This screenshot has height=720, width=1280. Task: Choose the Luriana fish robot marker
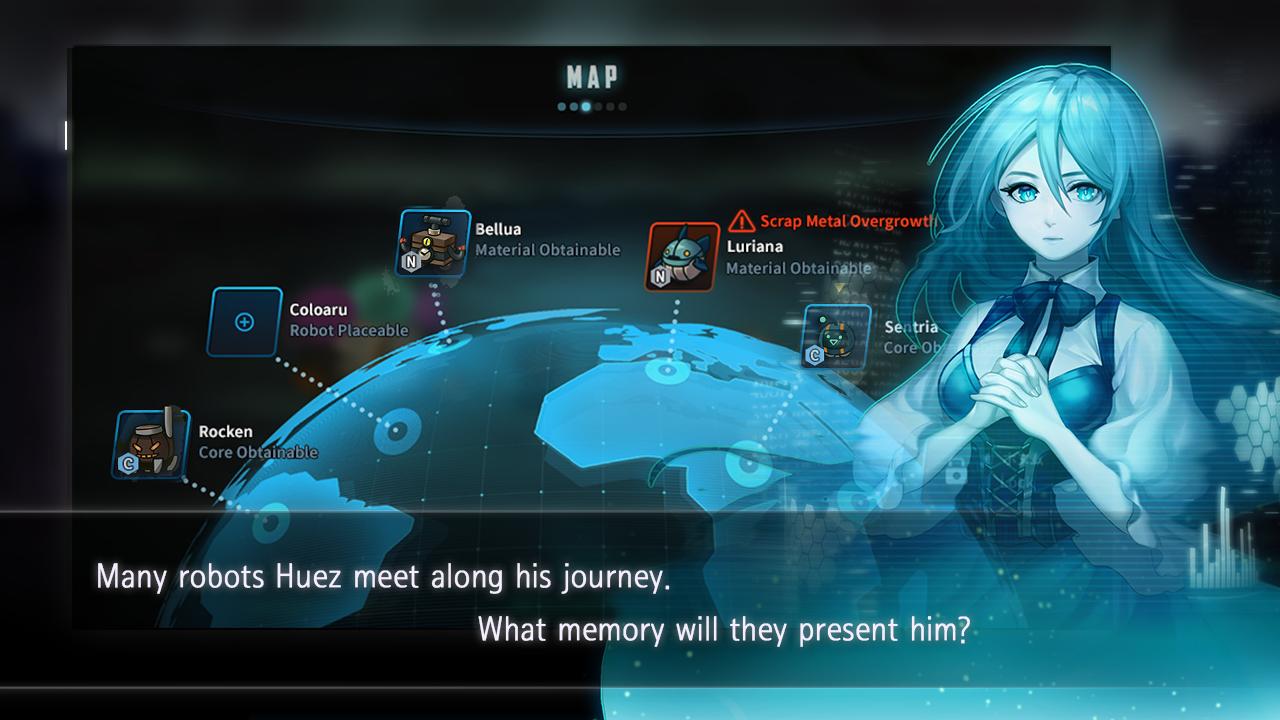click(x=683, y=257)
